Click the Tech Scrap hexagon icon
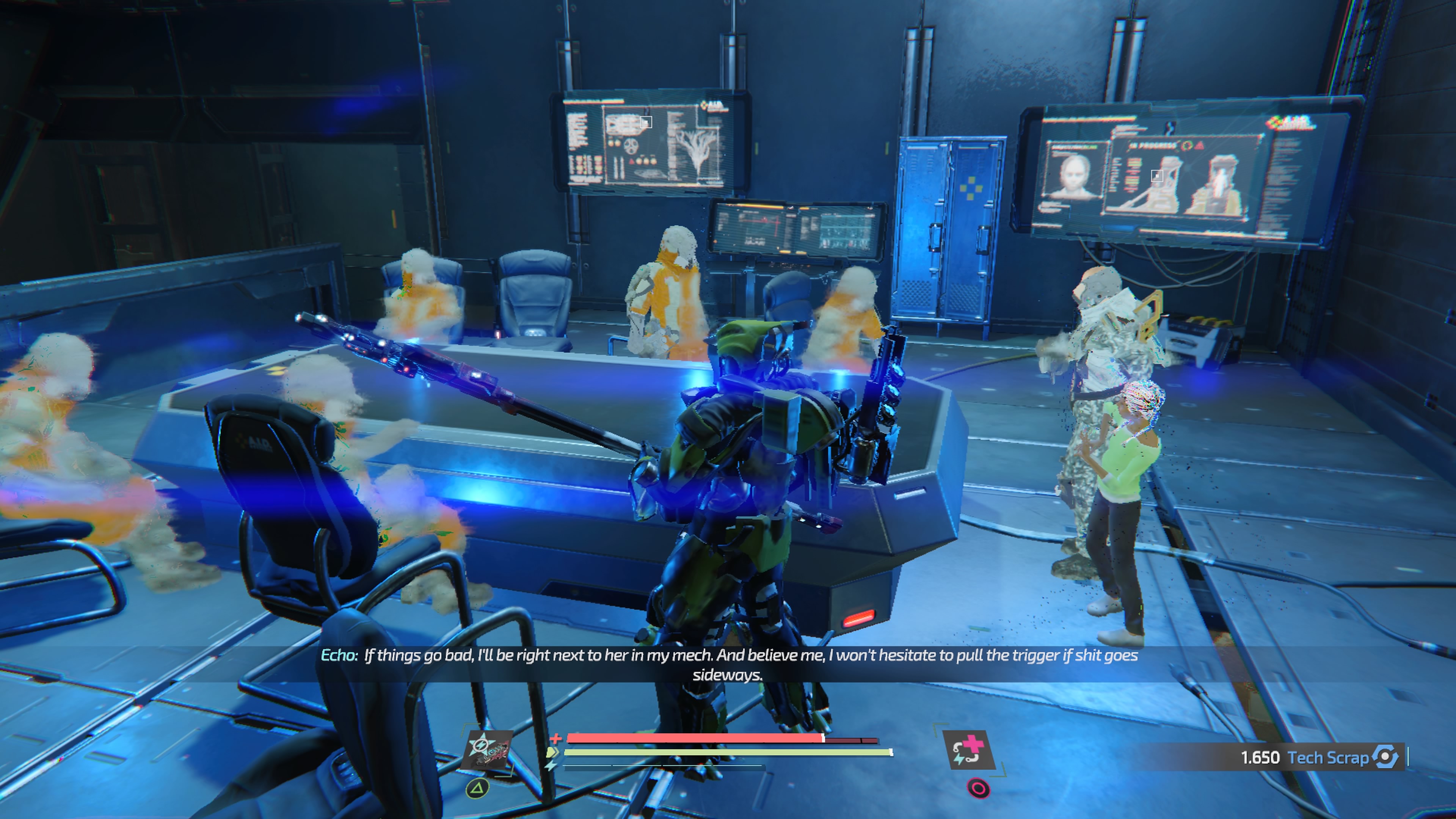 click(x=1385, y=758)
